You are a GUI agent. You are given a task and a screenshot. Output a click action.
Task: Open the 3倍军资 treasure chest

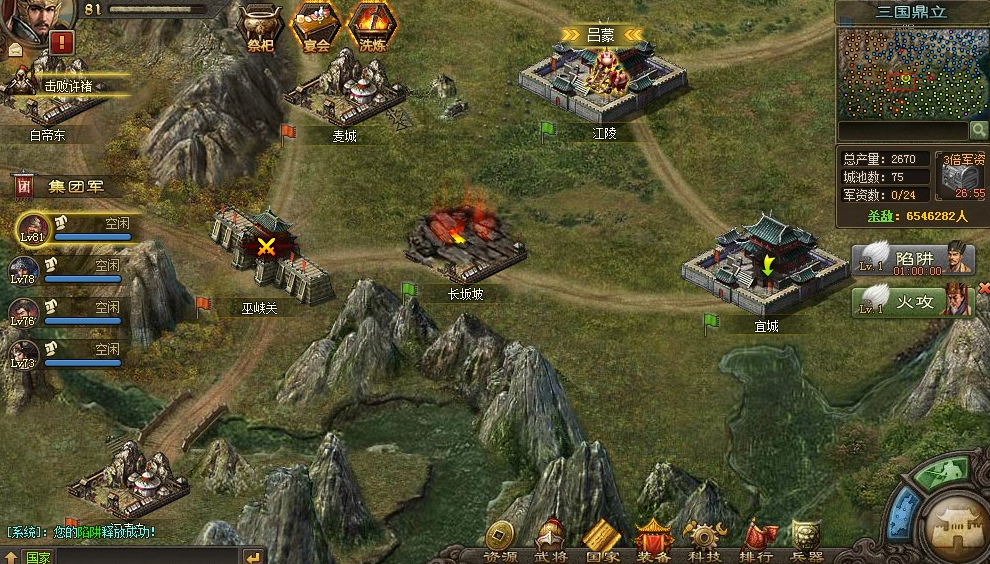(x=961, y=176)
